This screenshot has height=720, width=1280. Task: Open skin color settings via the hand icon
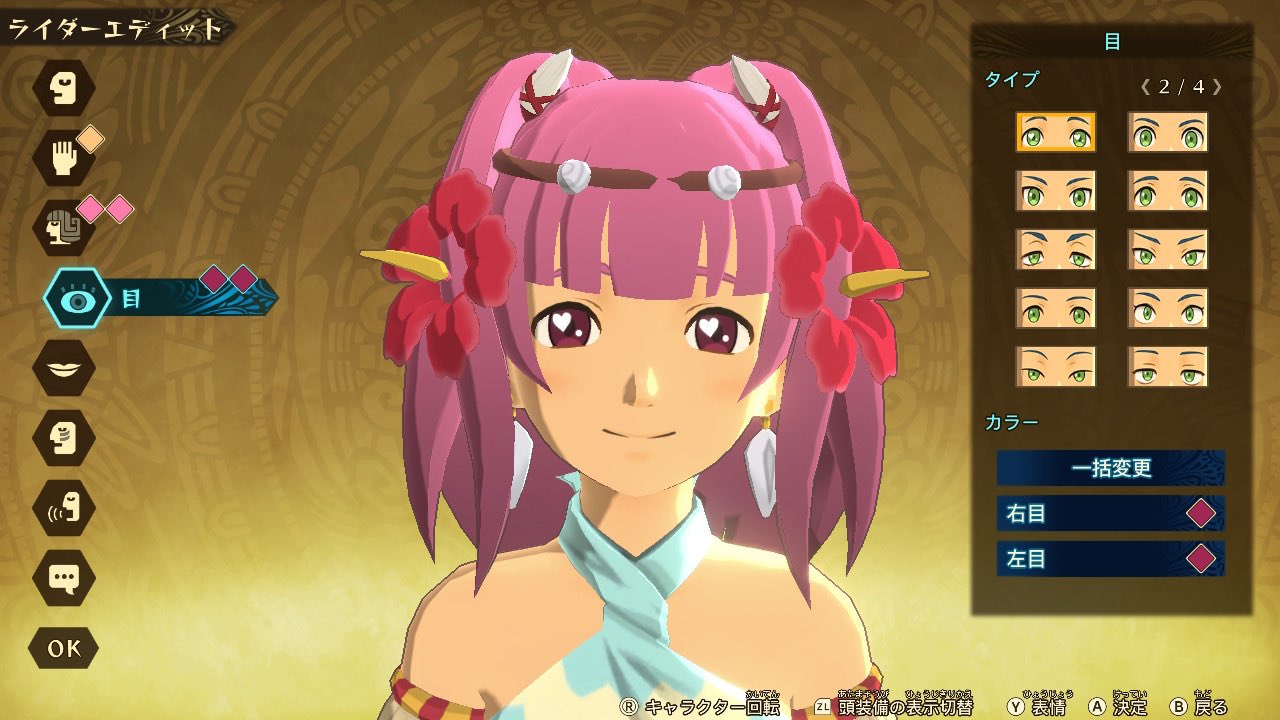[x=64, y=157]
